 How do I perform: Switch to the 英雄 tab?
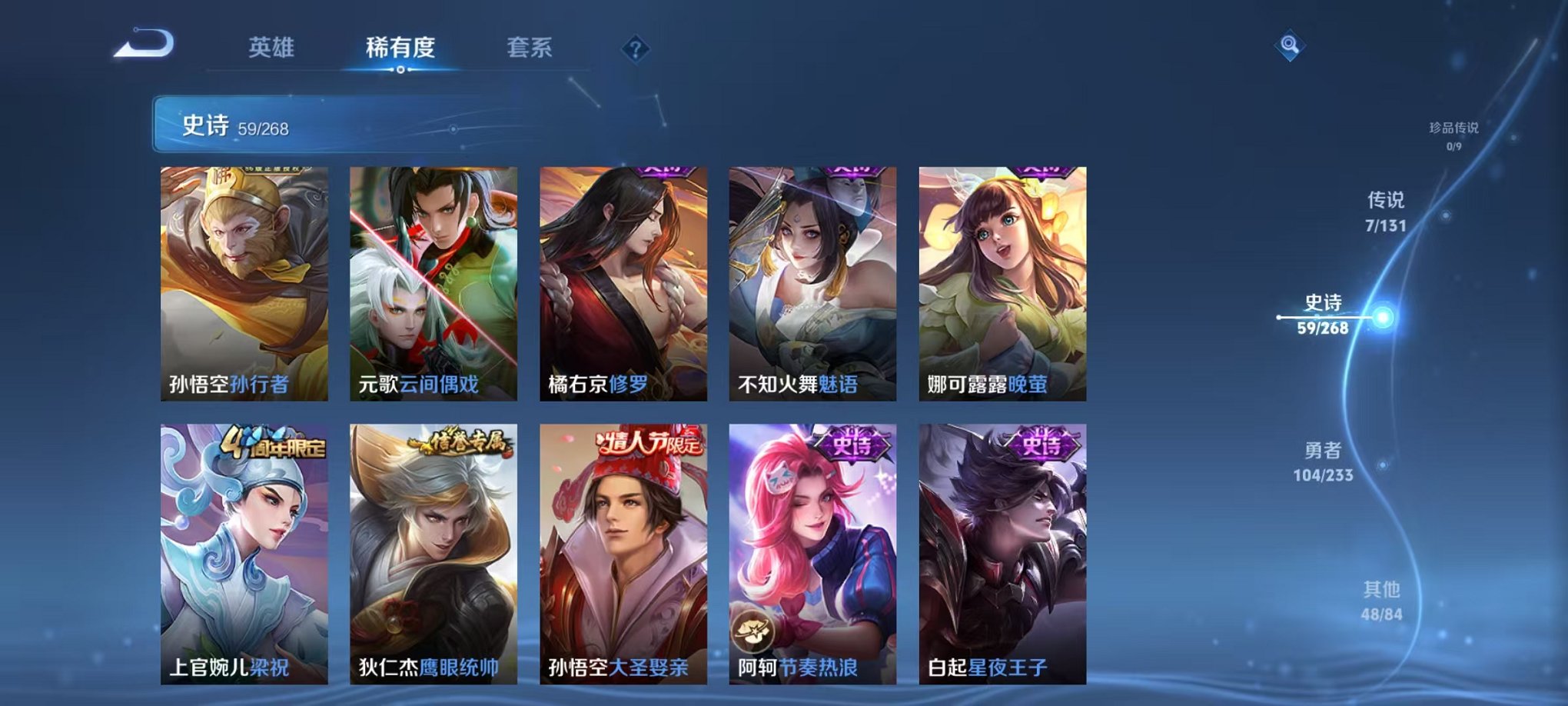coord(273,46)
